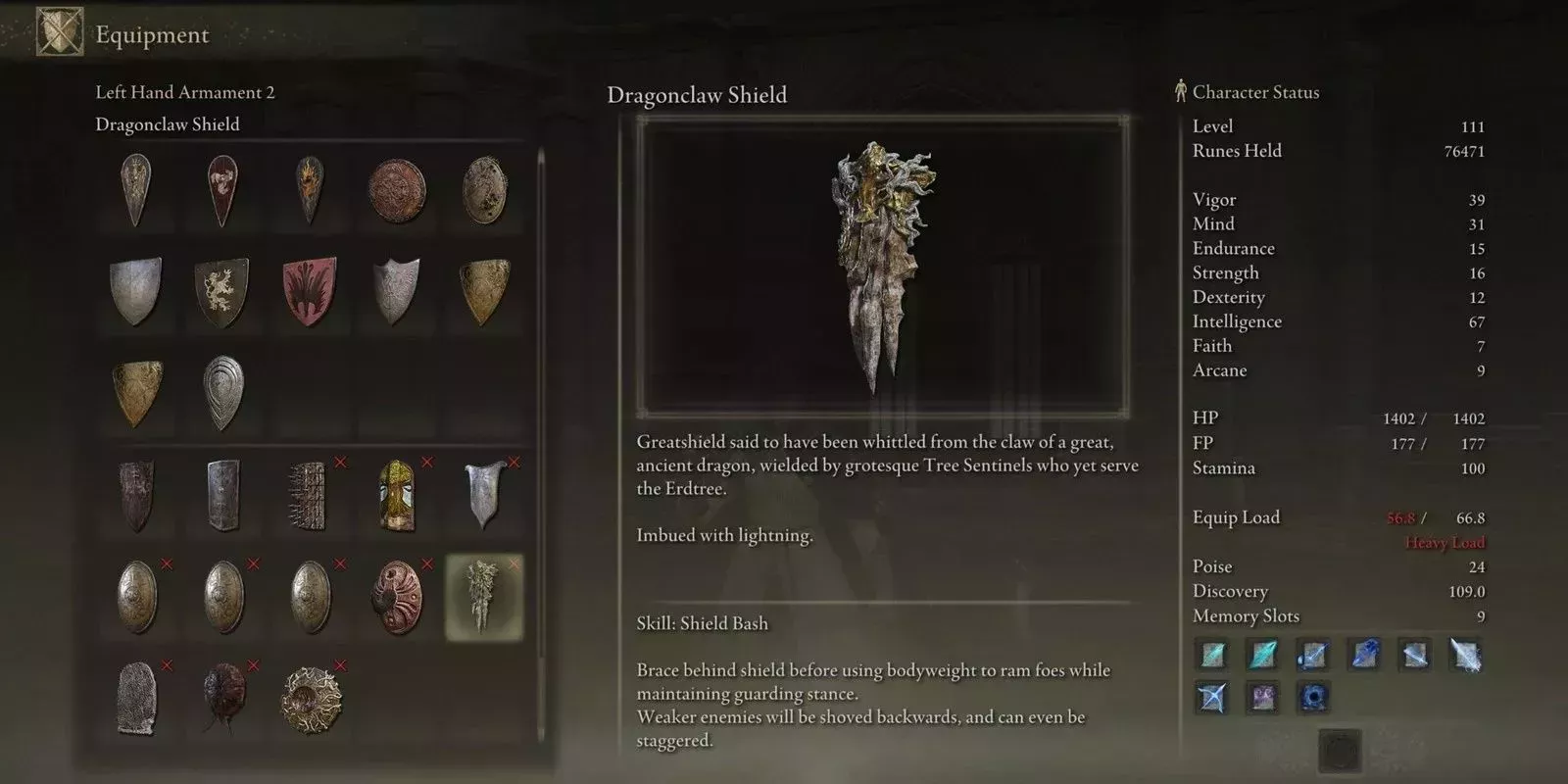1568x784 pixels.
Task: Select the crossed blue blades spell slot
Action: coord(1212,698)
